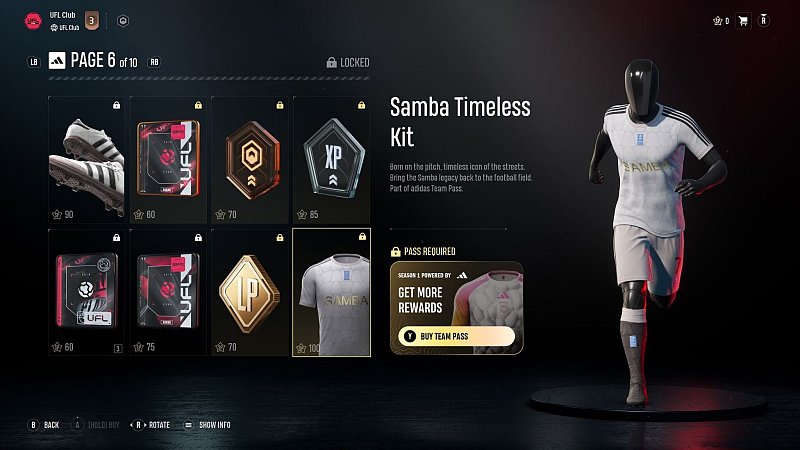Select the XP boost reward tile

click(330, 160)
